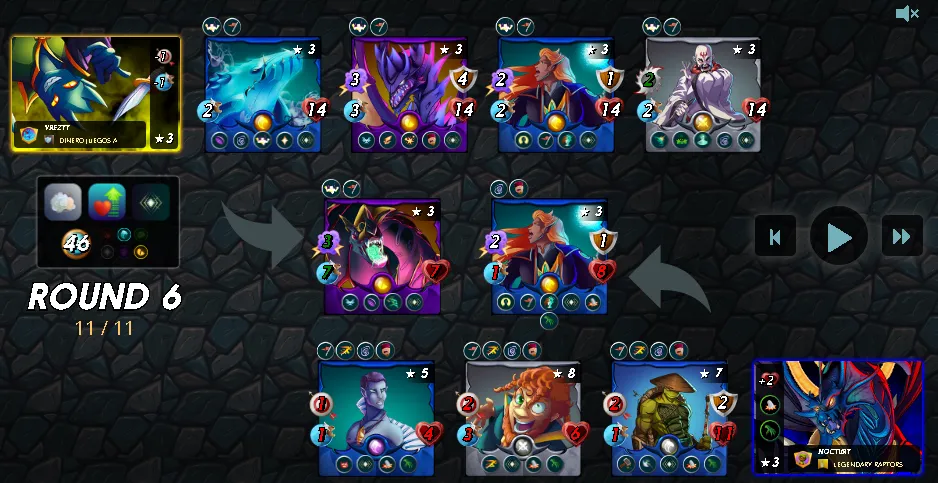The width and height of the screenshot is (938, 483).
Task: Pick the green-mouthed serpent dragon card
Action: pos(383,255)
